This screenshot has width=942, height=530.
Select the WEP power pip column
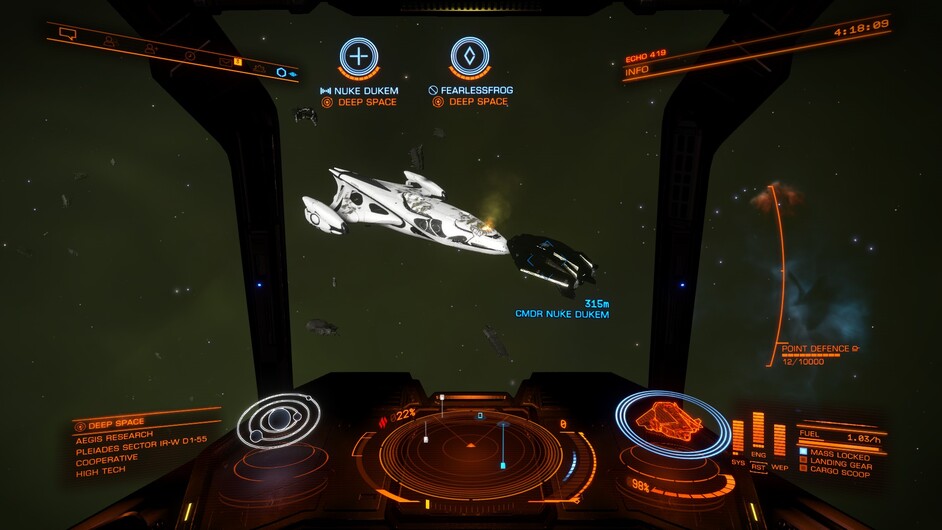(x=780, y=440)
